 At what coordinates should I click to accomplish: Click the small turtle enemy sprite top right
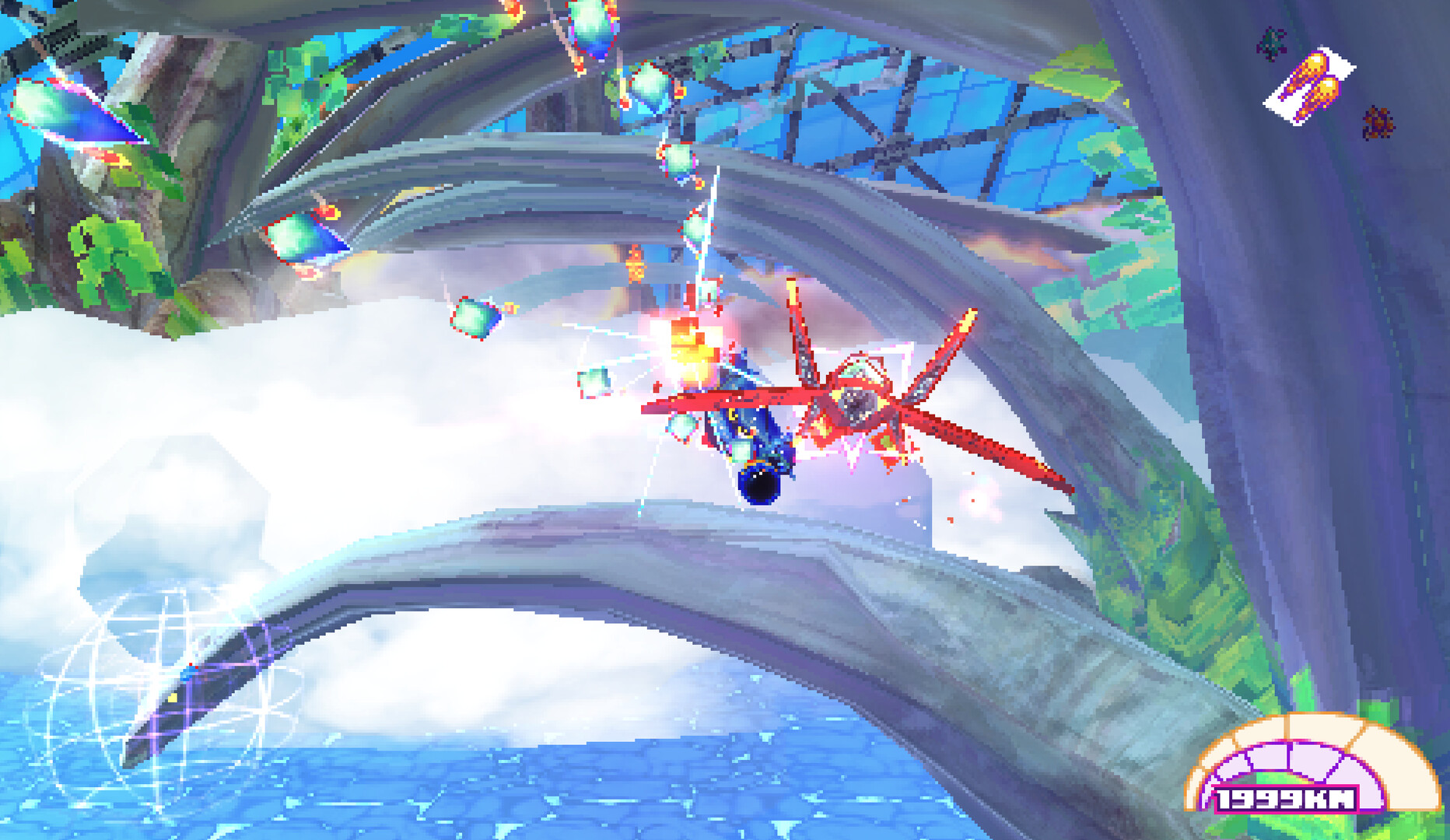click(1271, 43)
